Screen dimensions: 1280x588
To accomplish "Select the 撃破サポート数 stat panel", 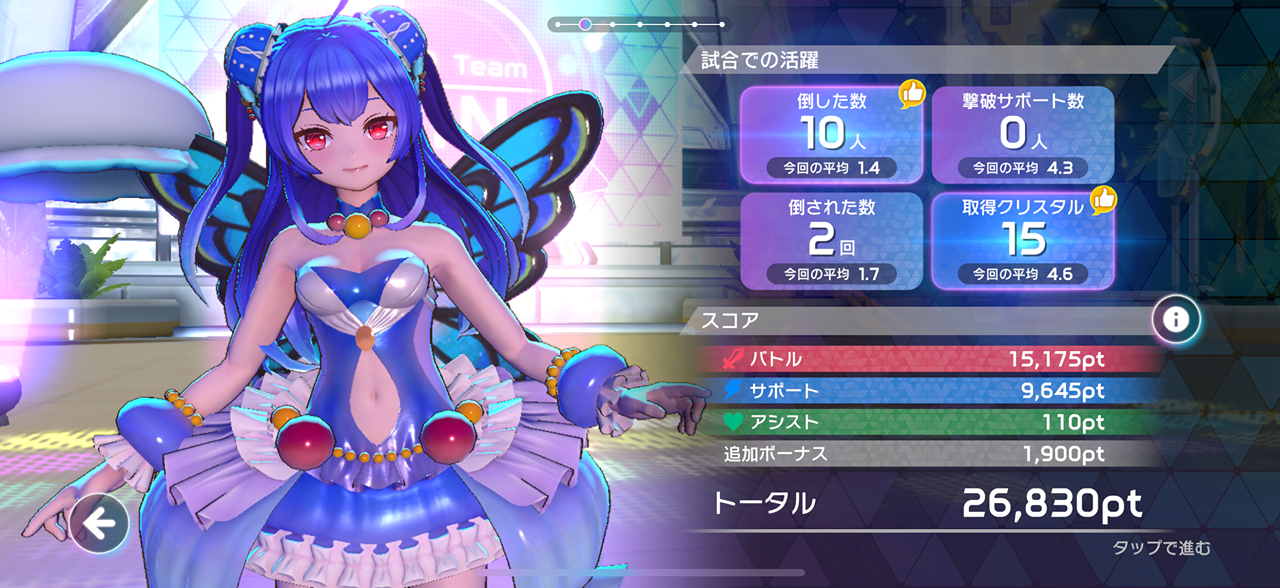I will click(1023, 135).
